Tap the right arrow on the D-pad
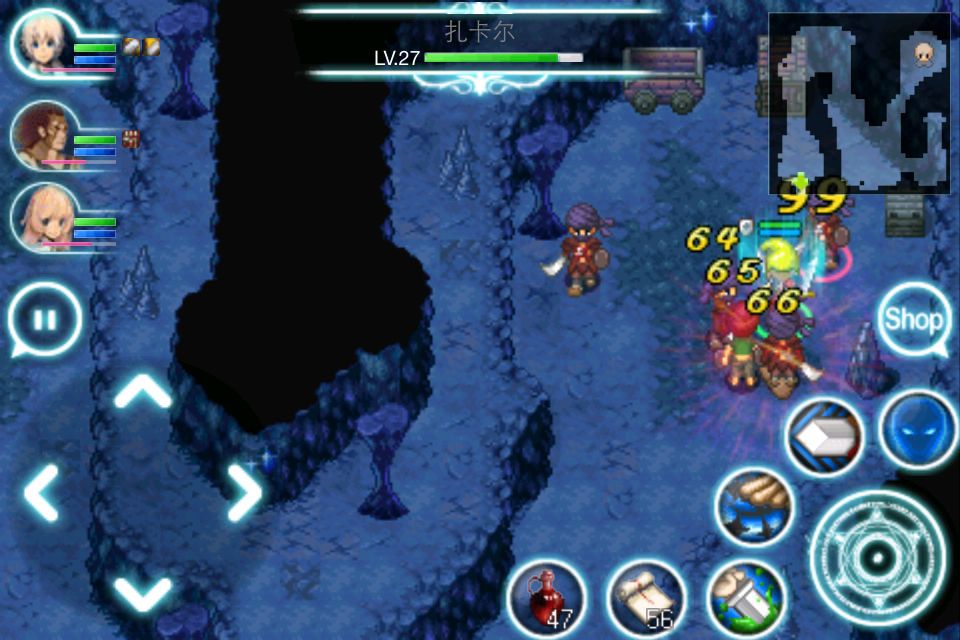960x640 pixels. coord(244,492)
